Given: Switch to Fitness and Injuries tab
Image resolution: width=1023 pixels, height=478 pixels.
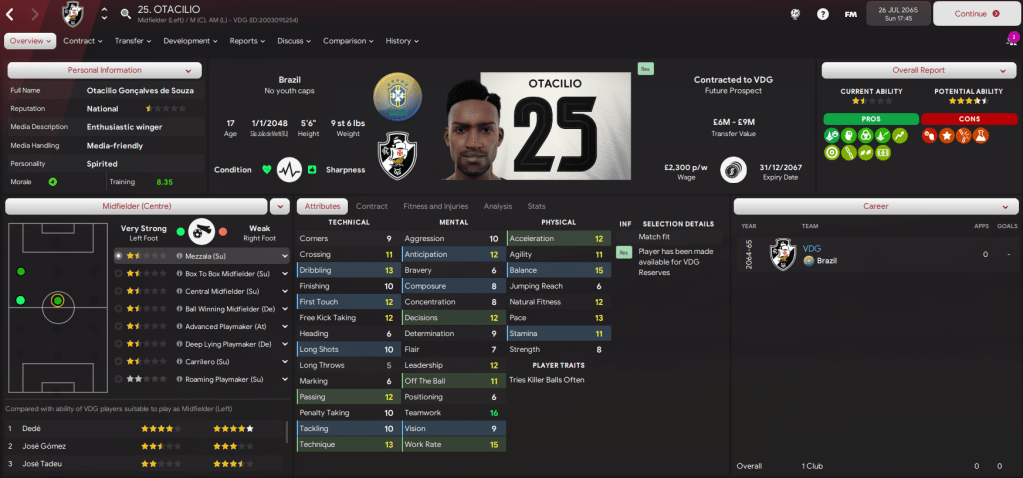Looking at the screenshot, I should (434, 206).
